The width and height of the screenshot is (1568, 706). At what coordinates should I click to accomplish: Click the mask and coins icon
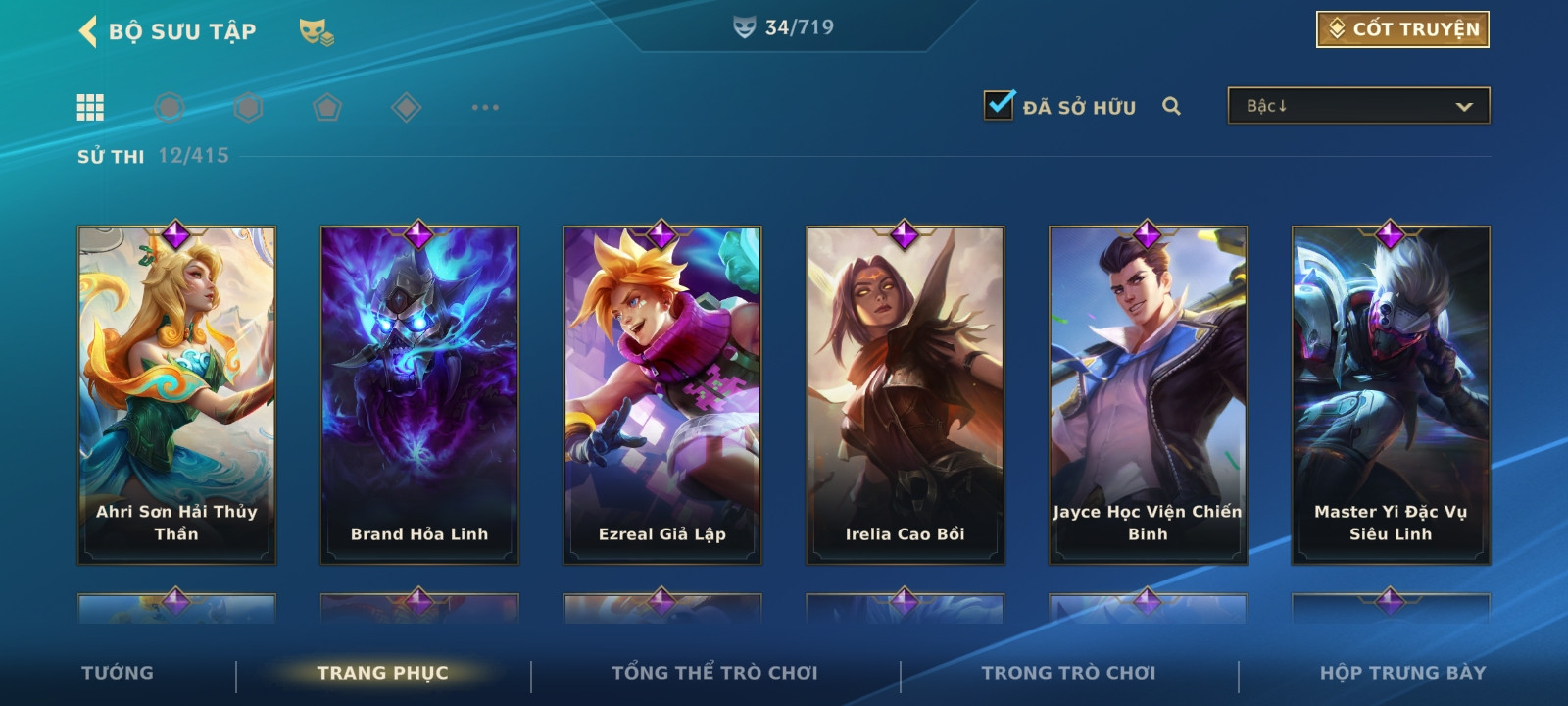(316, 32)
